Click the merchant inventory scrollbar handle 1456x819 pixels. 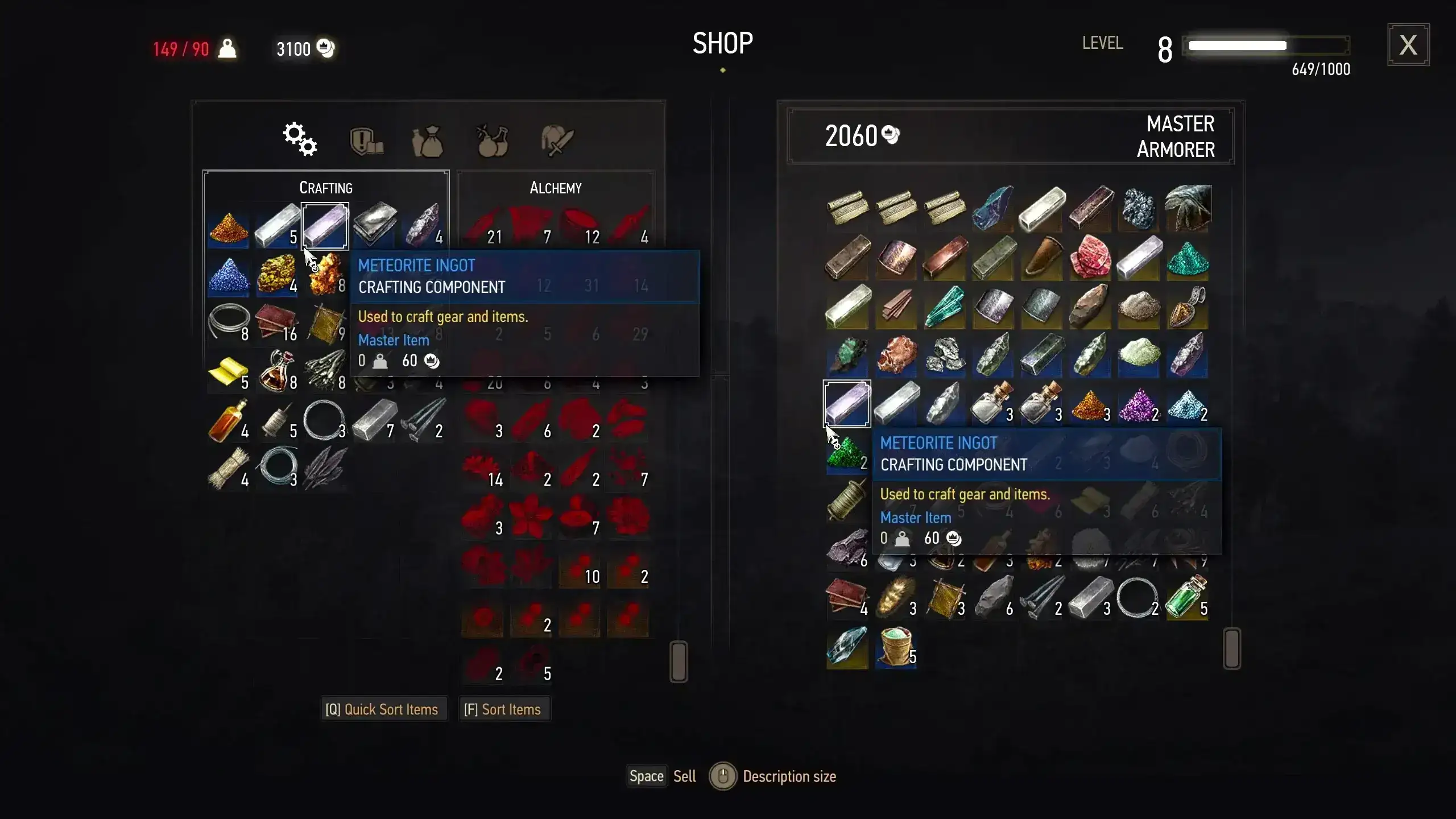(x=1231, y=648)
